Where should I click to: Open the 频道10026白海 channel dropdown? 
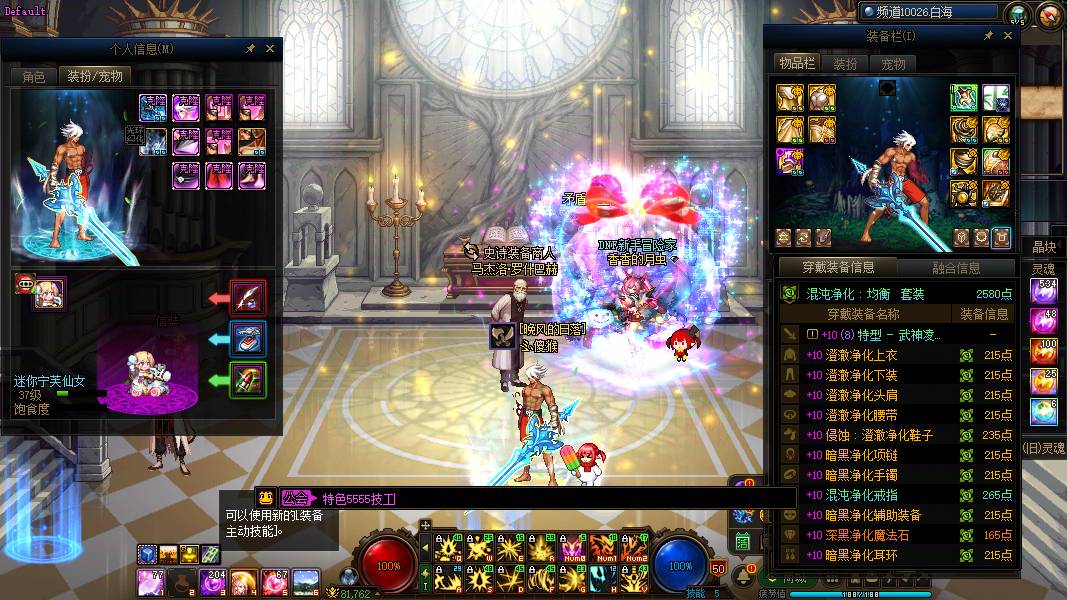929,12
